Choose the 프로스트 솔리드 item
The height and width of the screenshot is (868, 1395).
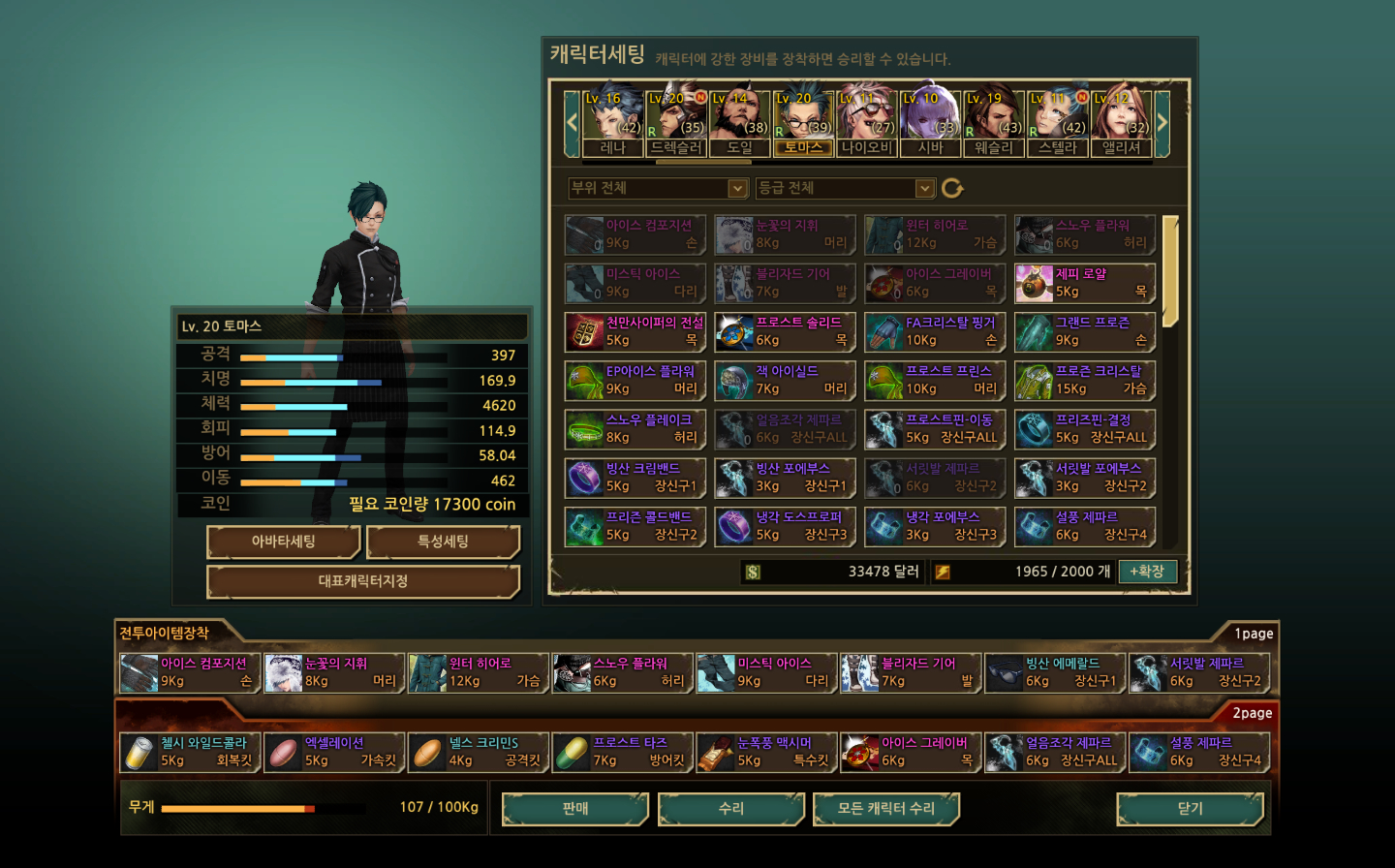[x=785, y=331]
